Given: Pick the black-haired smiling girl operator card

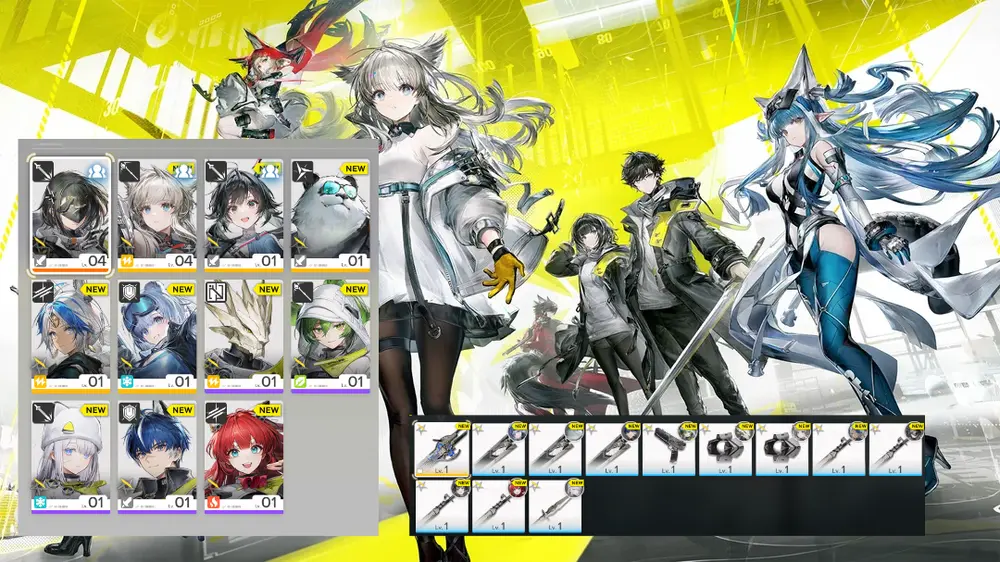Looking at the screenshot, I should (243, 213).
